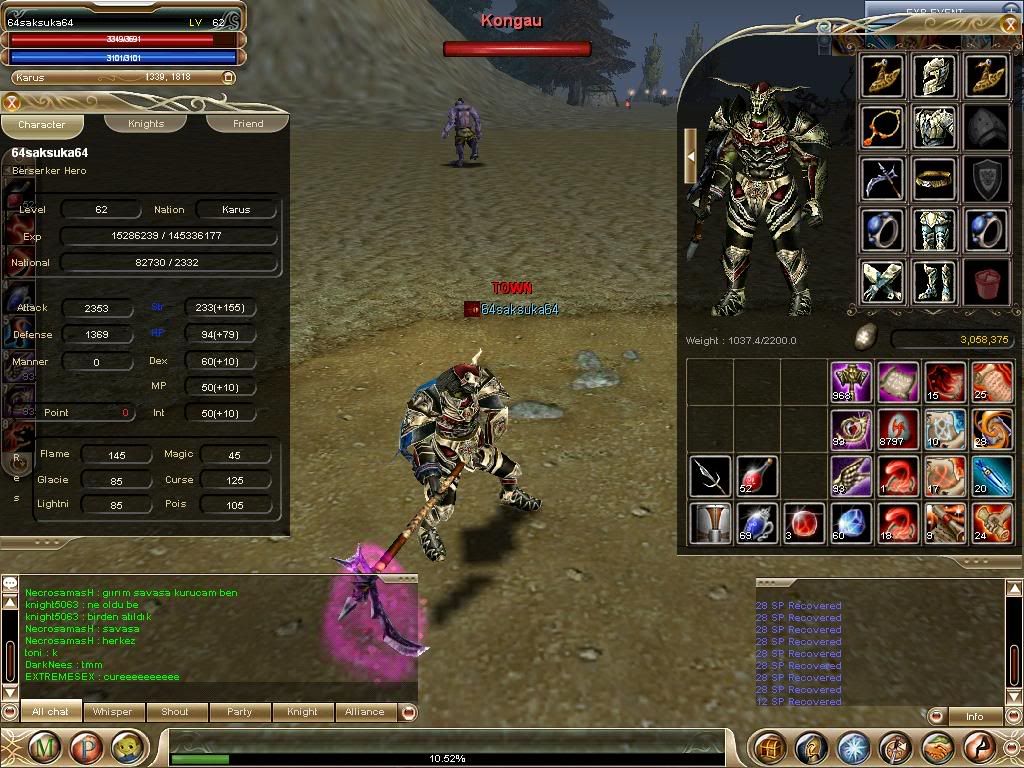Select the equipped helmet slot
Image resolution: width=1024 pixels, height=768 pixels.
point(934,76)
